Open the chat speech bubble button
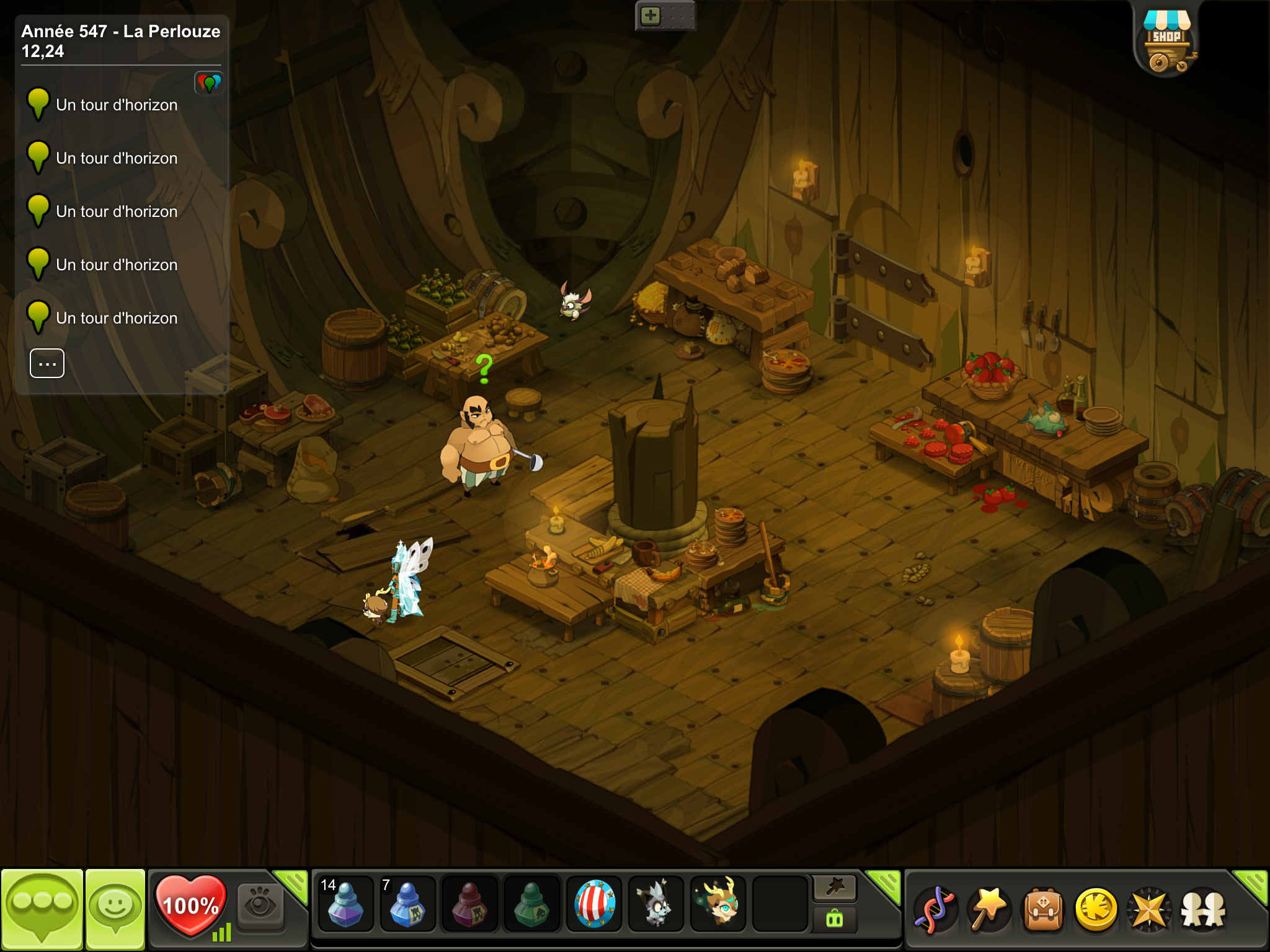The image size is (1270, 952). 42,909
